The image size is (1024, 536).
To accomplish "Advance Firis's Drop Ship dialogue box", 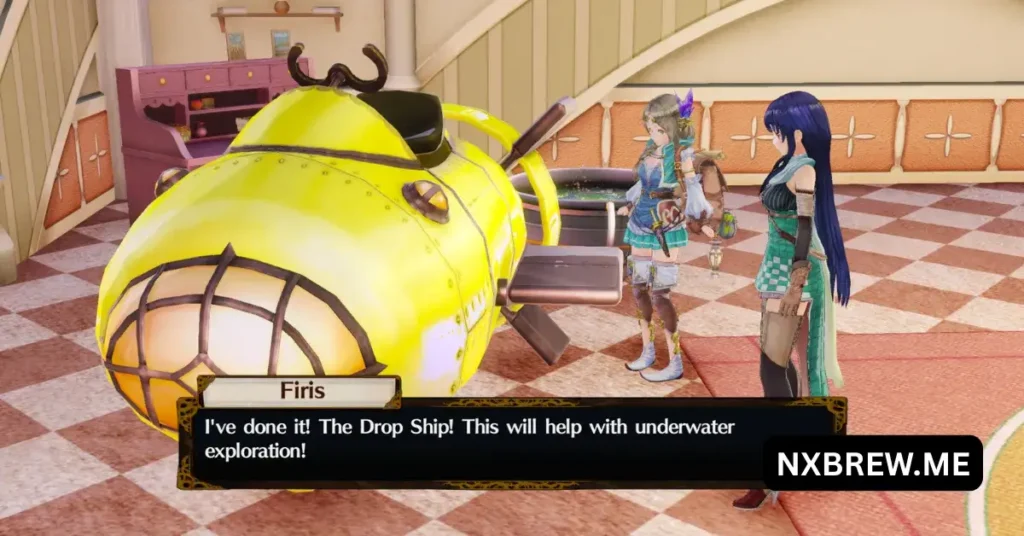I will [470, 440].
